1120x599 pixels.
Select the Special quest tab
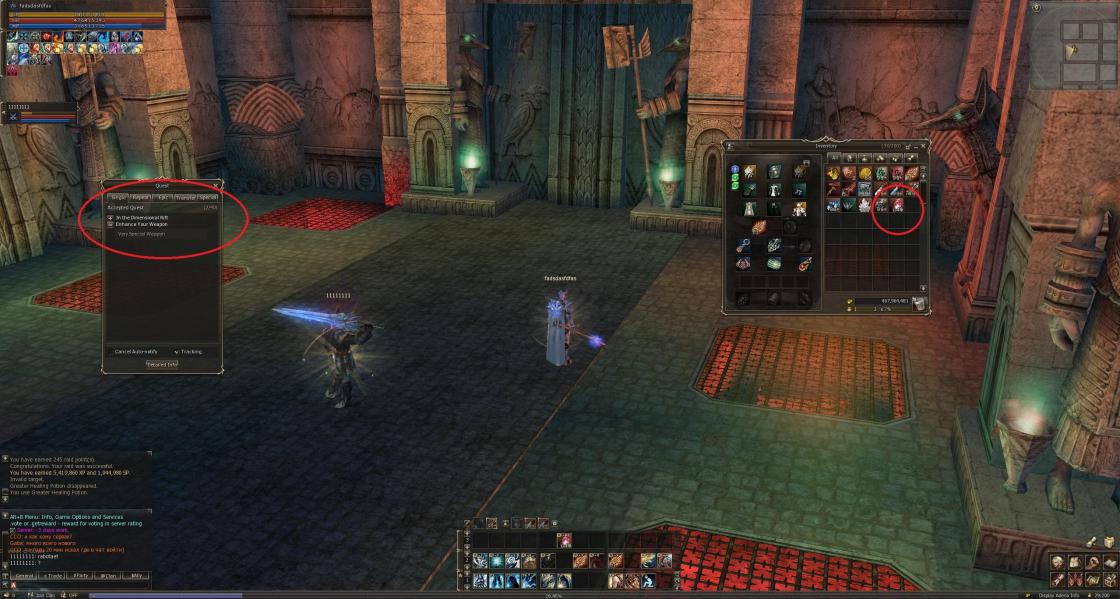coord(207,197)
